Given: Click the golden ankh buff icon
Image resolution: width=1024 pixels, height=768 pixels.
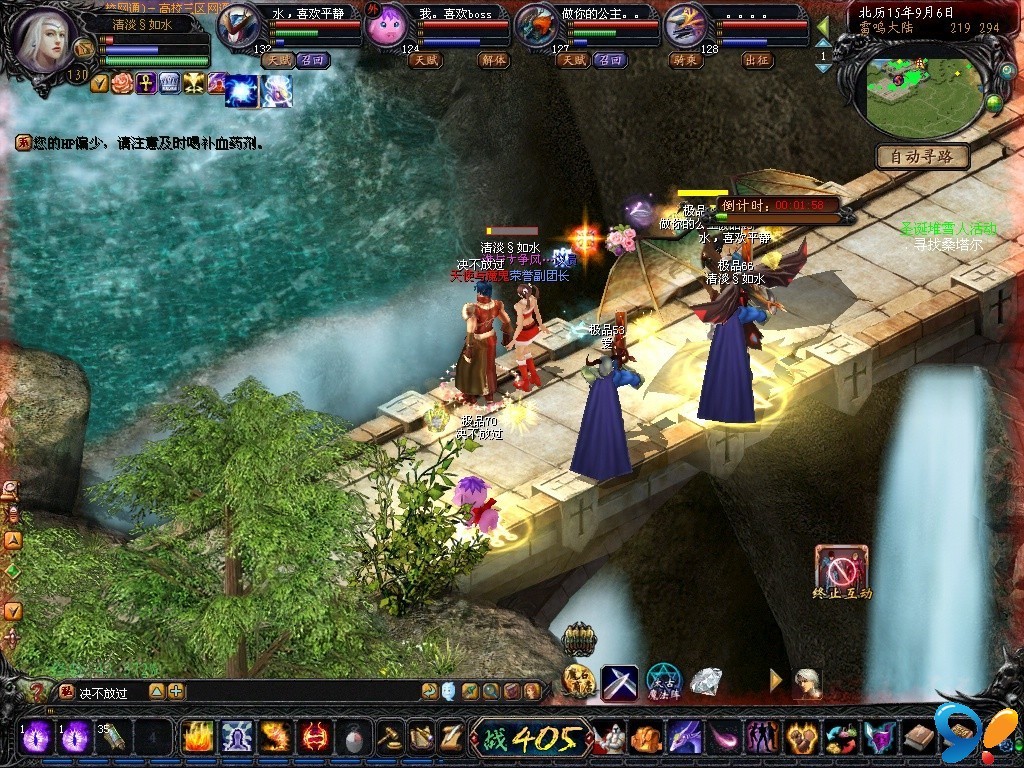Looking at the screenshot, I should (146, 83).
